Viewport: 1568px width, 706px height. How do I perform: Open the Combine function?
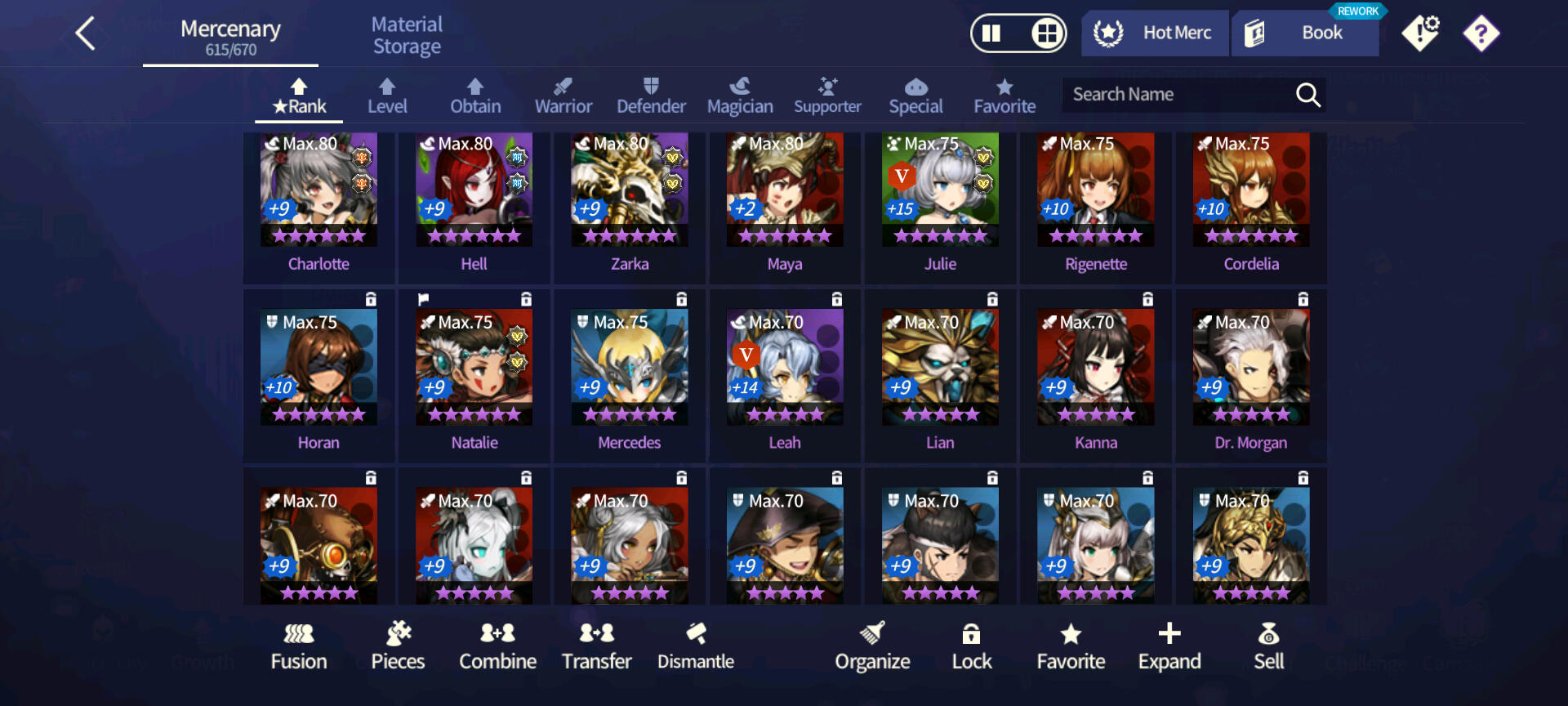click(x=497, y=646)
